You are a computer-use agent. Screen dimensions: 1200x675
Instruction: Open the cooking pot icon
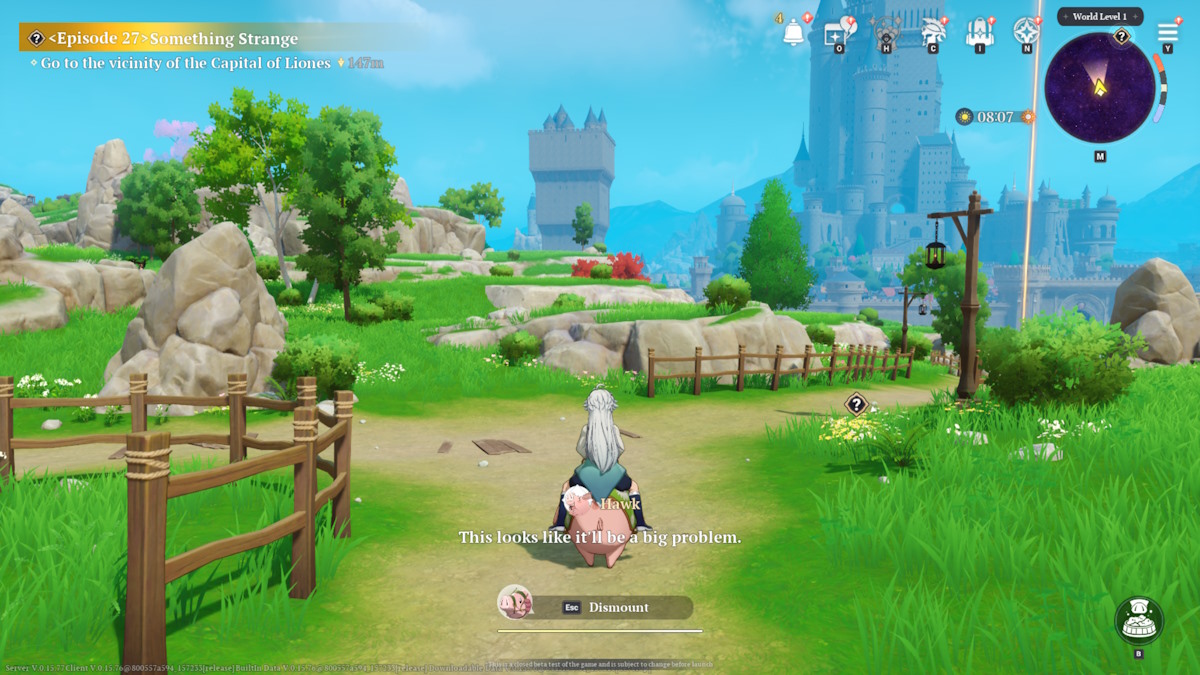pos(1139,621)
